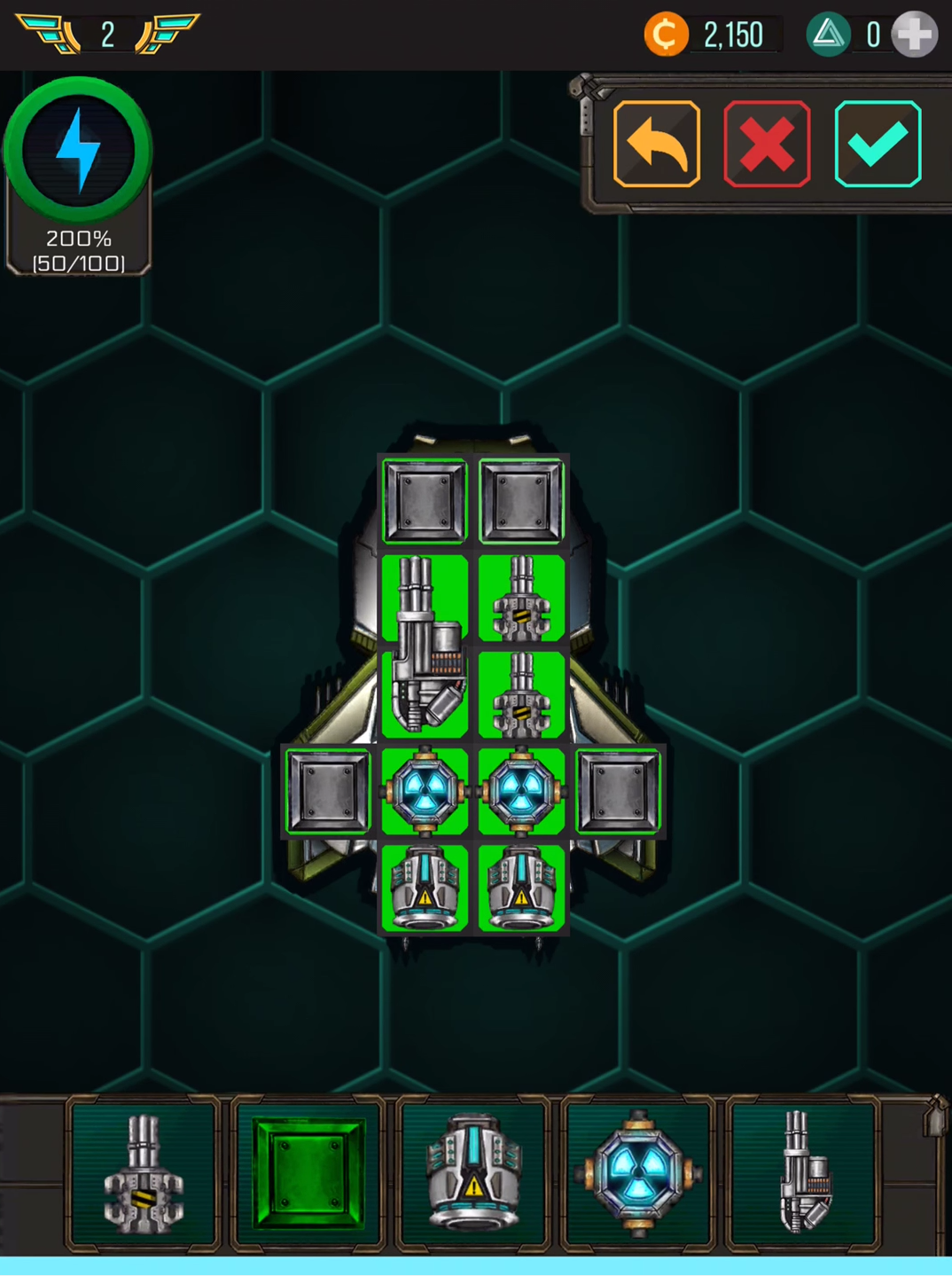Open the lightning bolt energy gauge
The width and height of the screenshot is (952, 1276).
click(x=78, y=151)
